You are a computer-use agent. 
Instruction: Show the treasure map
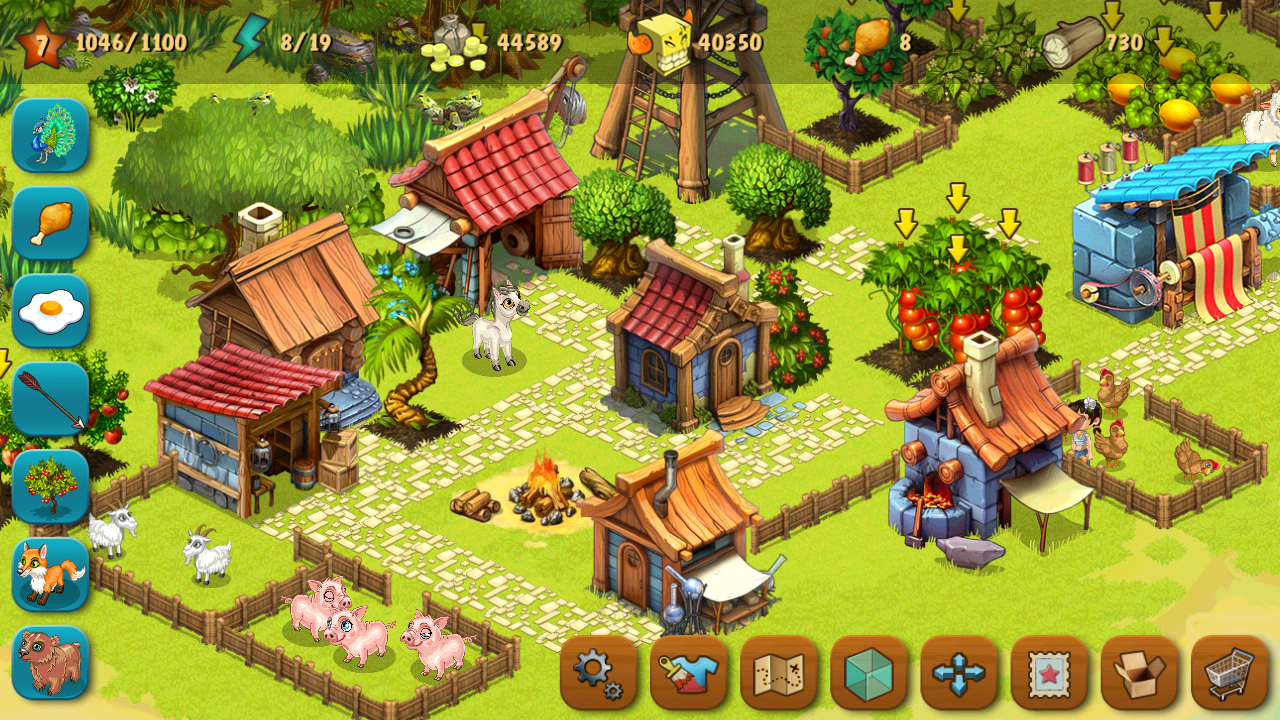tap(778, 672)
